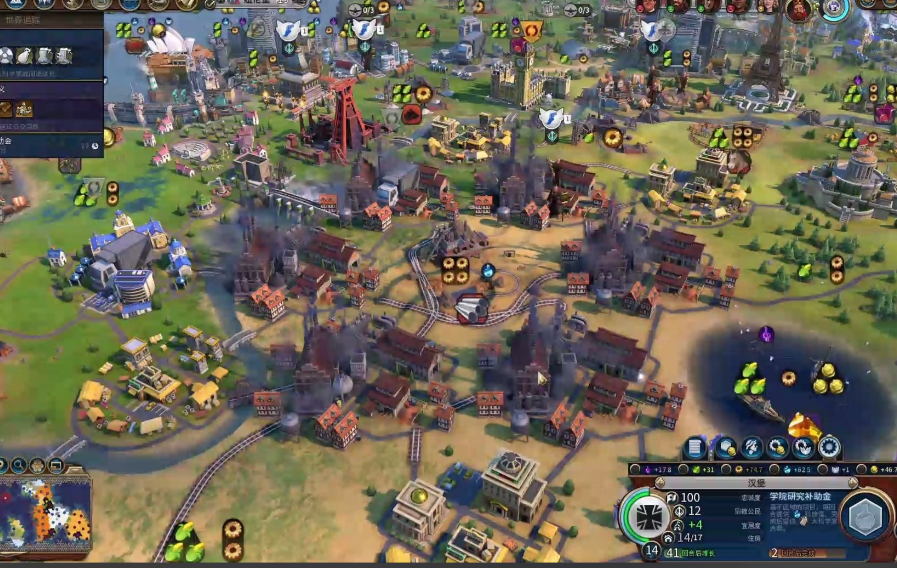Open the map pin flower icon
Image resolution: width=897 pixels, height=568 pixels.
pos(38,465)
